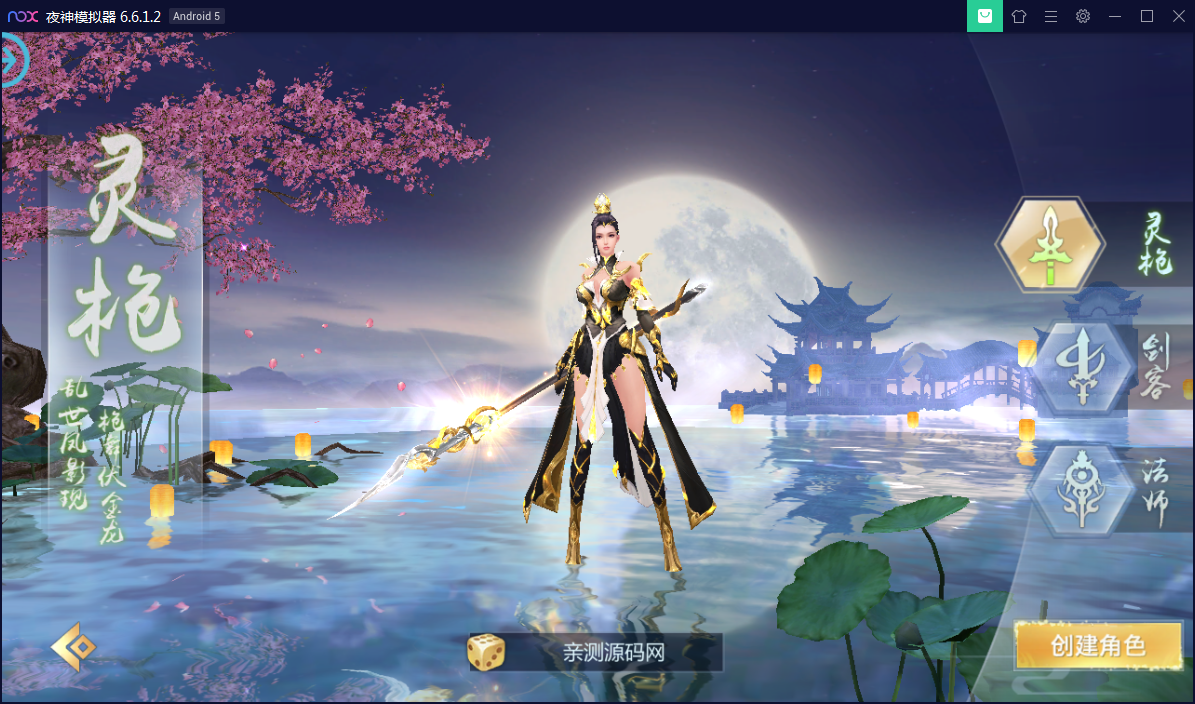
Task: Go back with the golden arrow button
Action: [x=75, y=647]
